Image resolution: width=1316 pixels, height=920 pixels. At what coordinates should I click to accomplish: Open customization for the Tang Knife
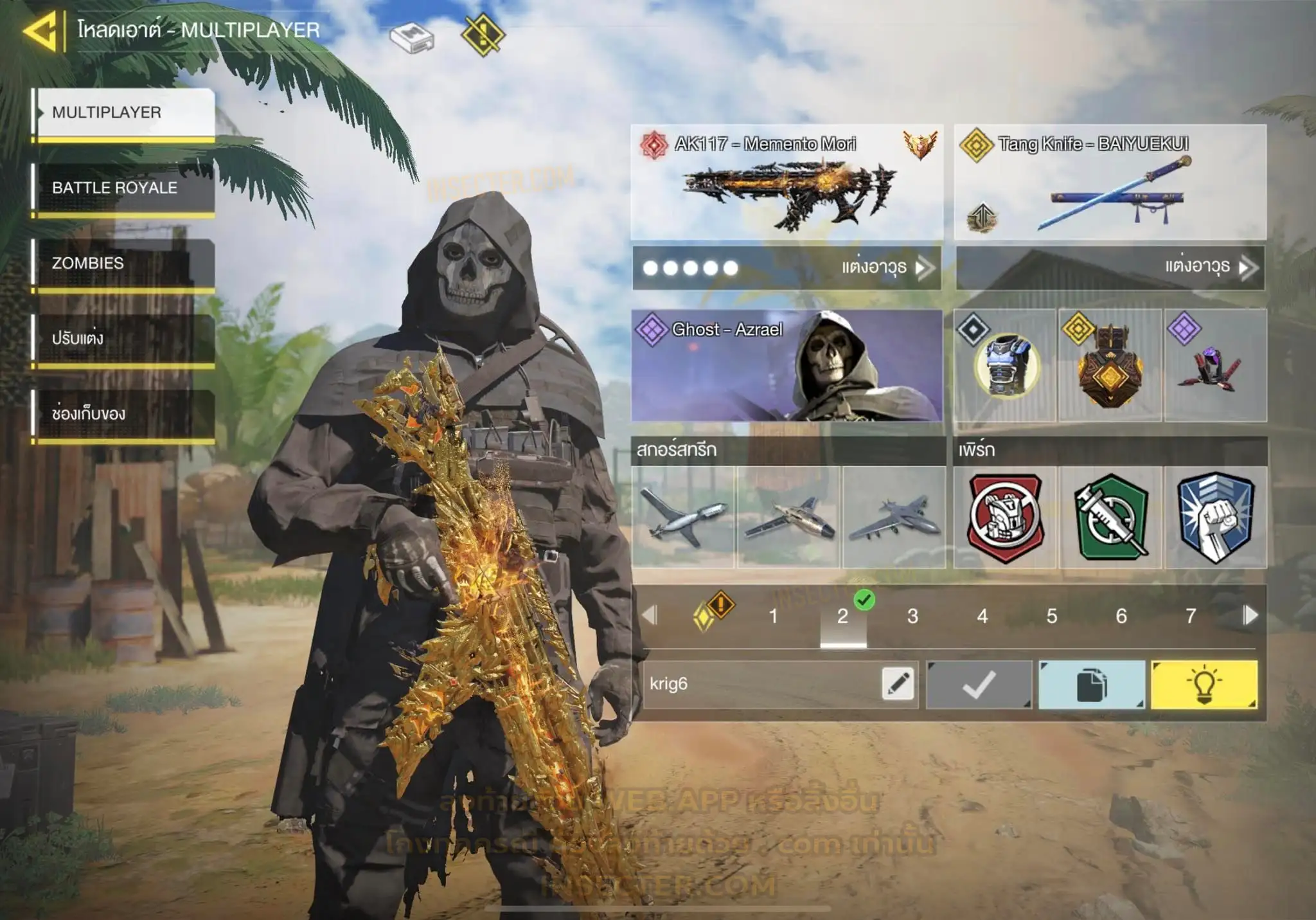1110,267
